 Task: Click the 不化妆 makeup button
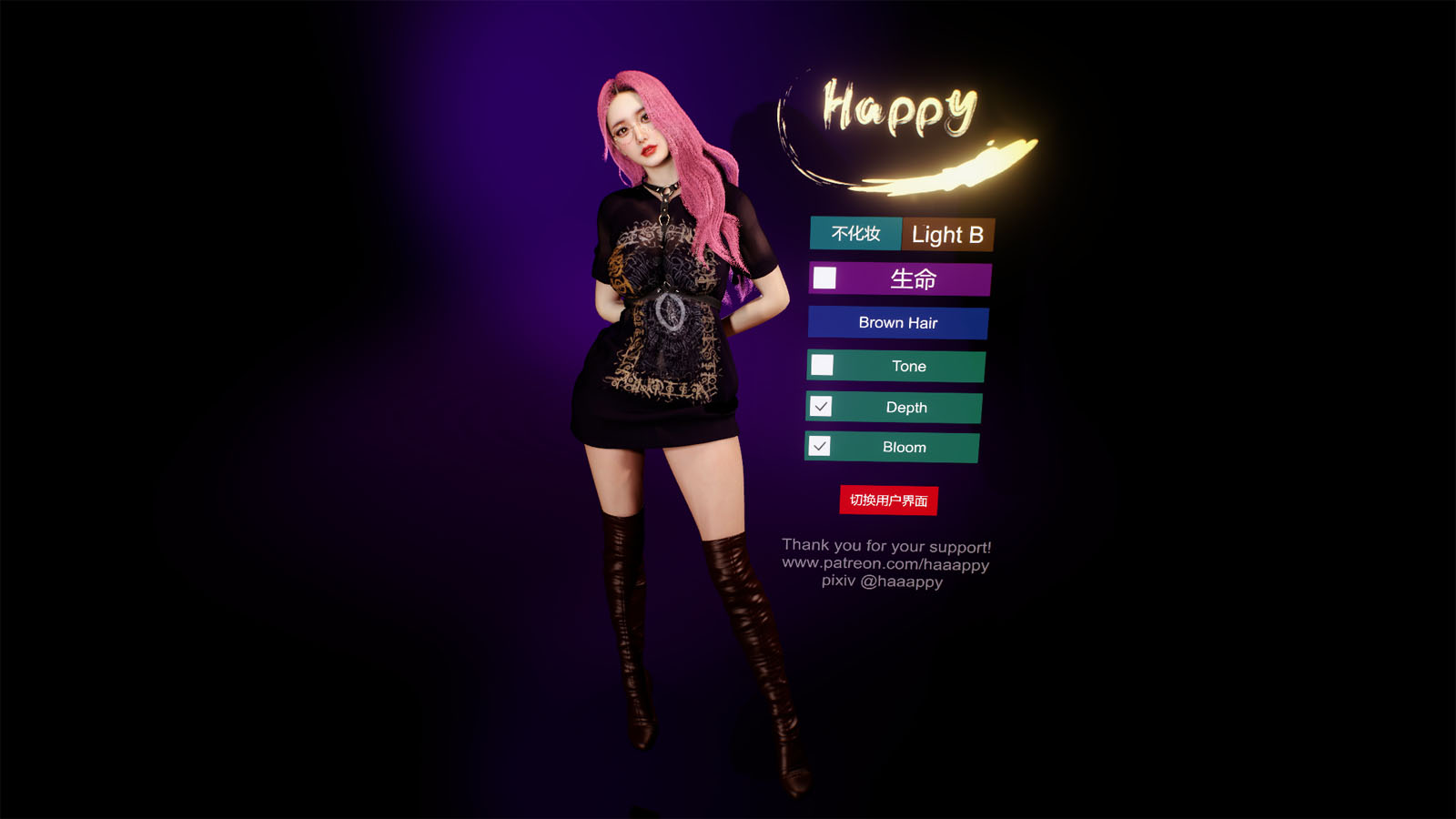pos(855,233)
